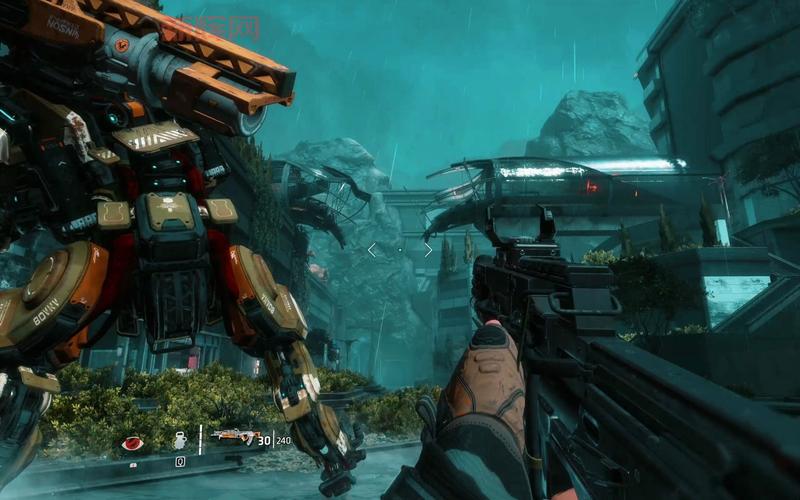Click the equipped assault rifle weapon icon
Screen dimensions: 800x500
point(232,436)
